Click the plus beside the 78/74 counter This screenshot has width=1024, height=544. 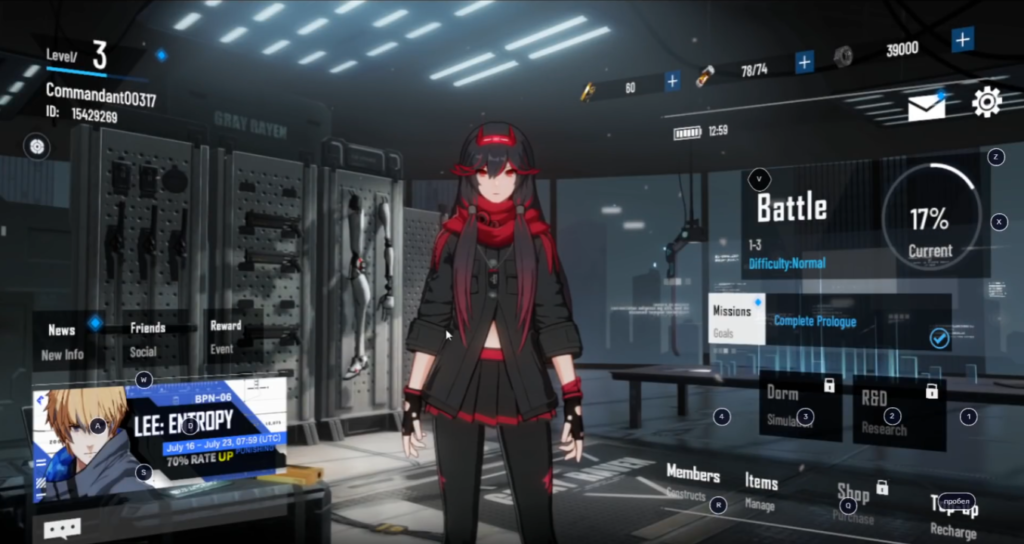click(x=804, y=62)
